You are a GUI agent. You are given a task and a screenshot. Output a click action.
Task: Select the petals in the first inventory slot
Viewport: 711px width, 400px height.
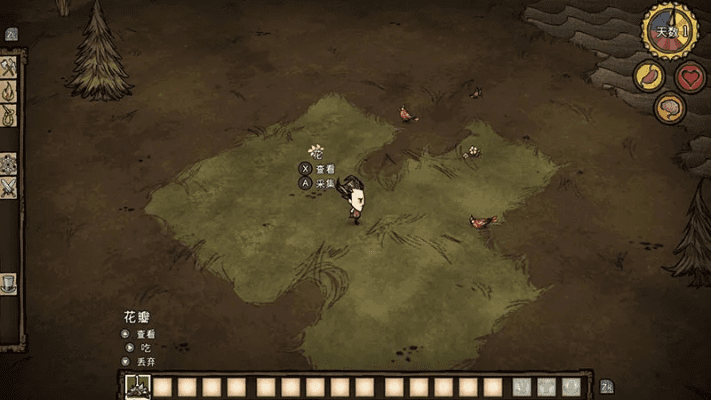pos(135,387)
